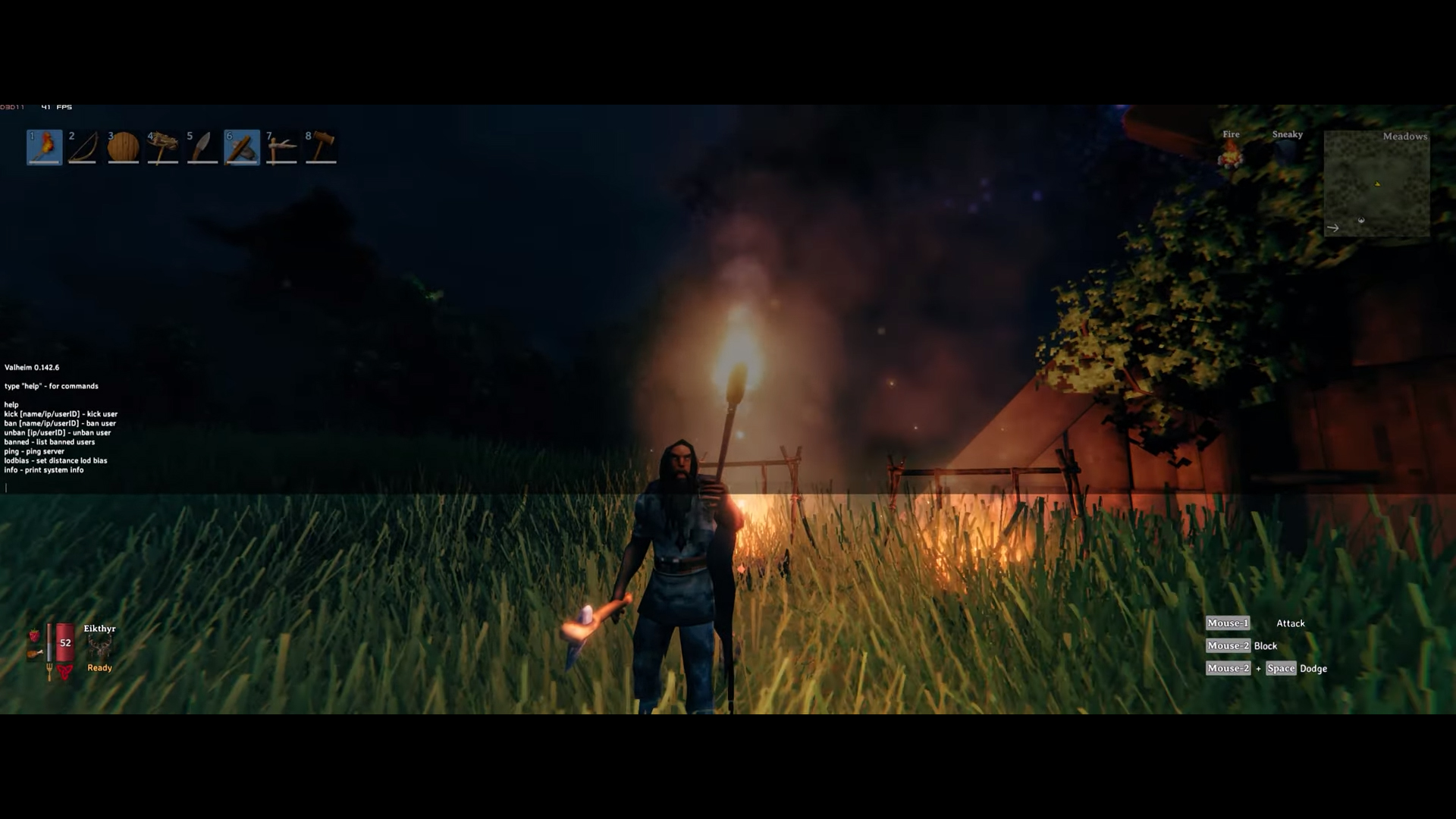The width and height of the screenshot is (1456, 819).
Task: Click the player arrow on the minimap
Action: (1376, 183)
